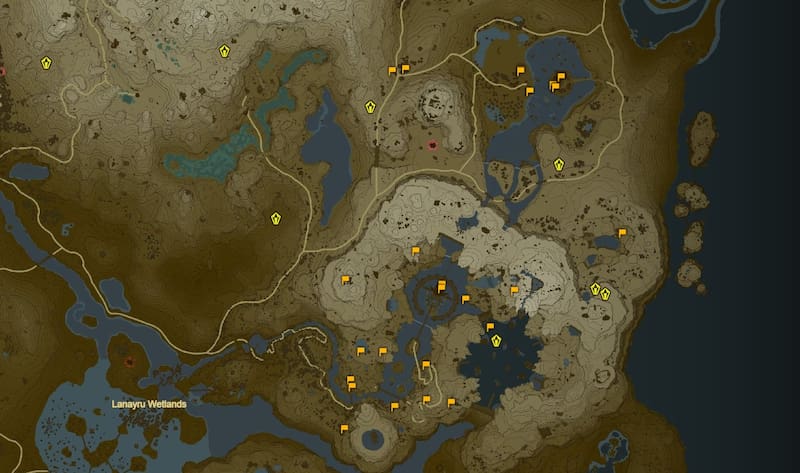Viewport: 800px width, 473px height.
Task: Click the Lanayru Wetlands map label
Action: pyautogui.click(x=147, y=404)
